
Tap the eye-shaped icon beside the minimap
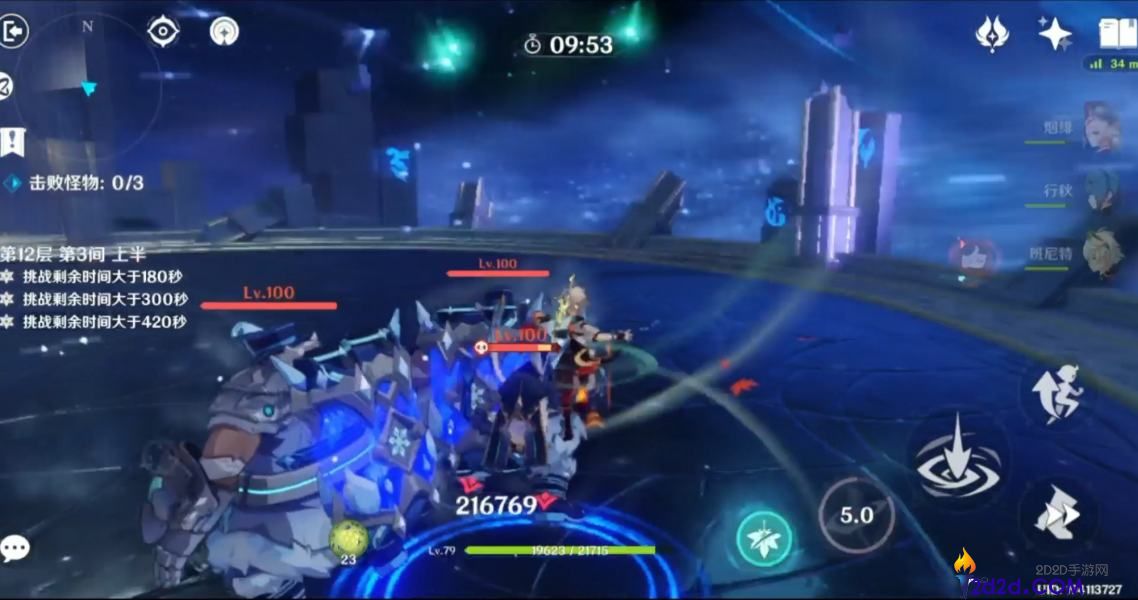click(x=162, y=32)
